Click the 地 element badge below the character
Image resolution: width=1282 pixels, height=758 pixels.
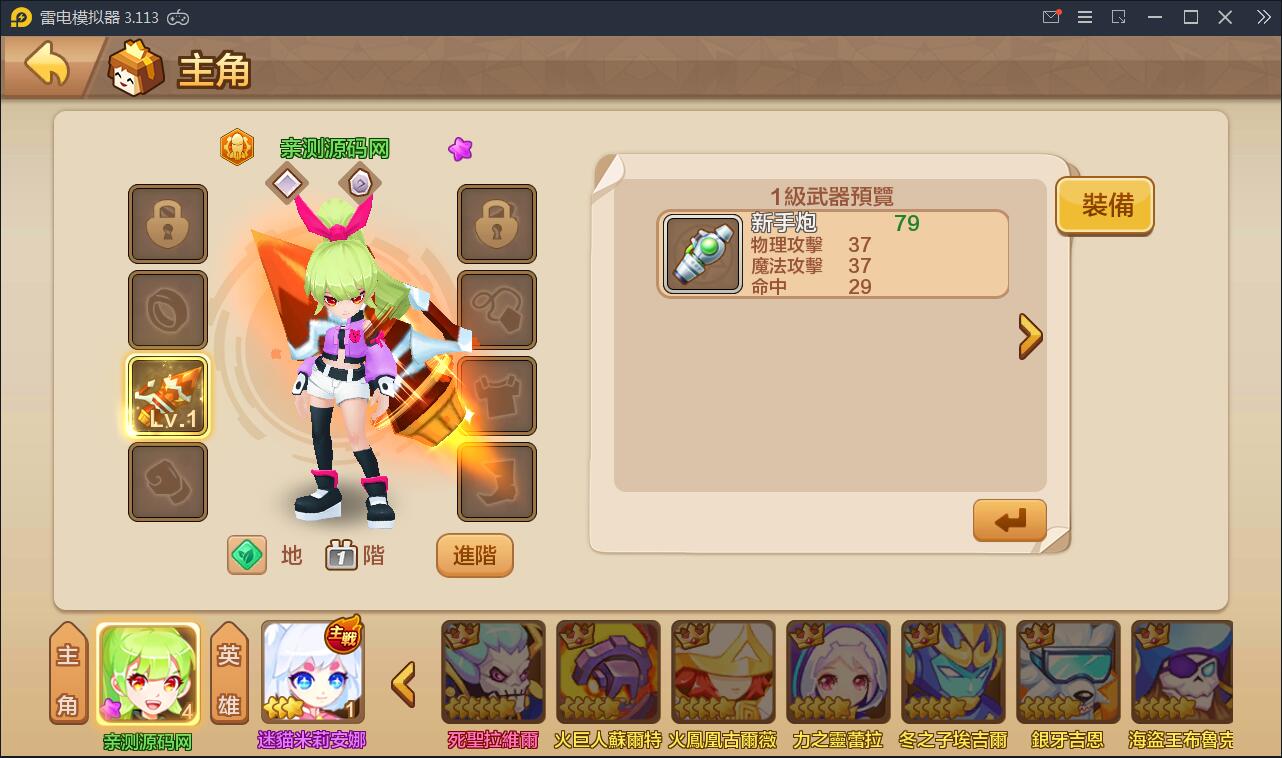(247, 555)
